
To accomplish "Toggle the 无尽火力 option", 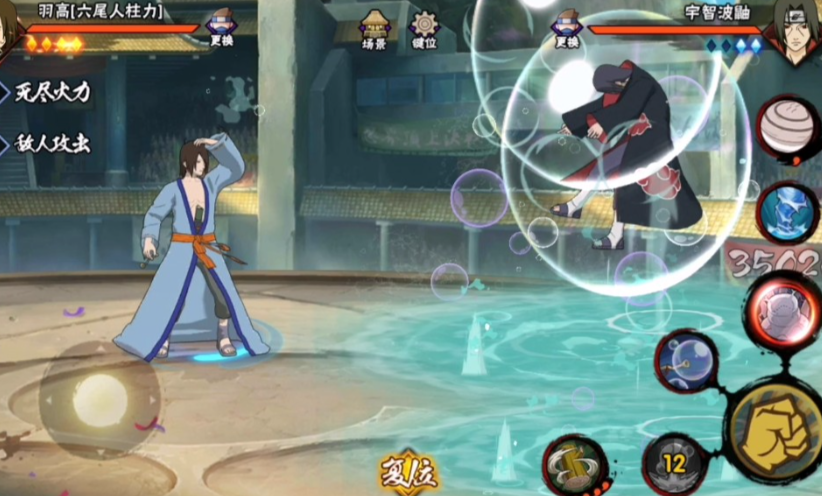I will 48,93.
